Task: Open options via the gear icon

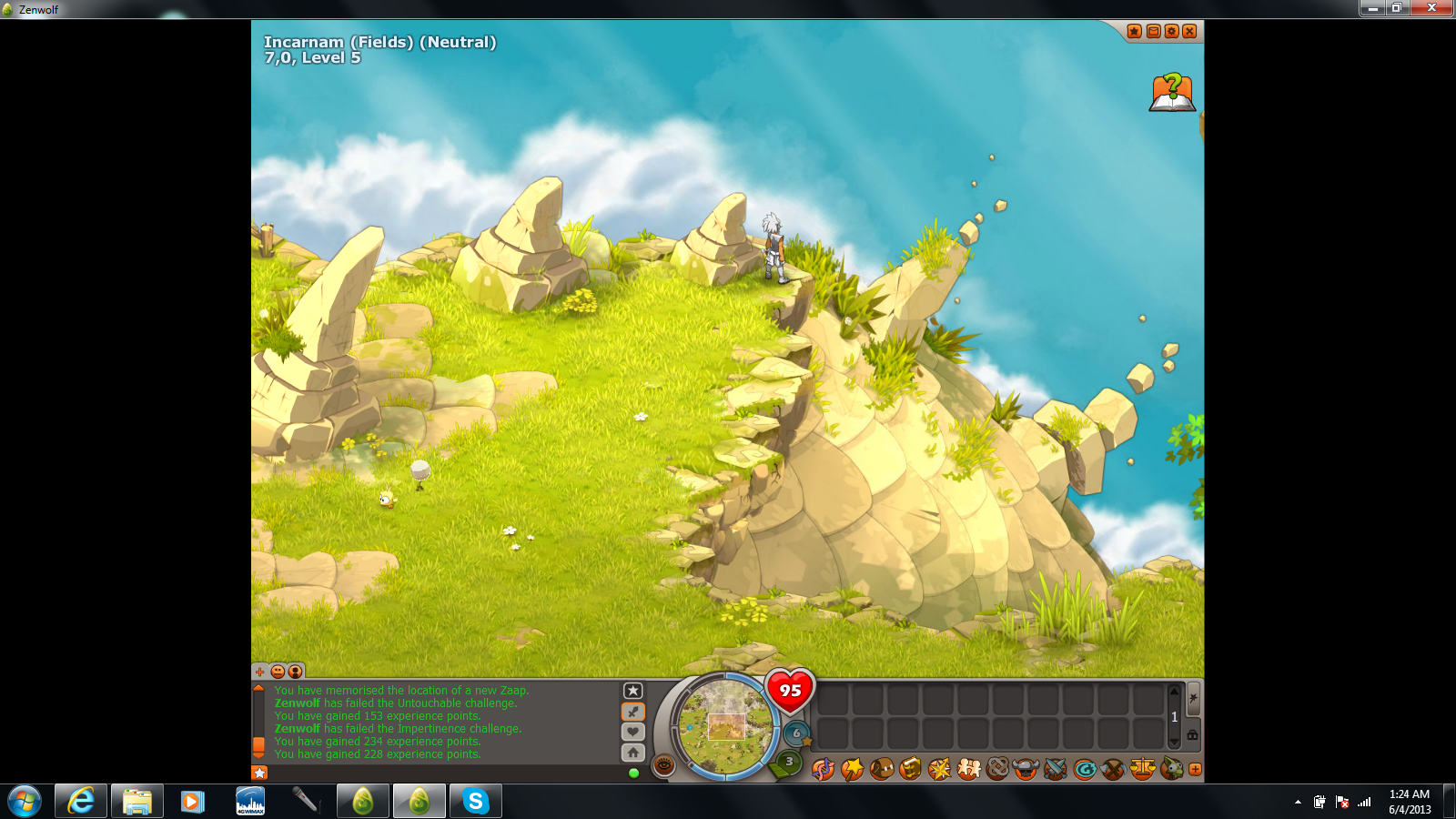Action: pyautogui.click(x=1171, y=32)
